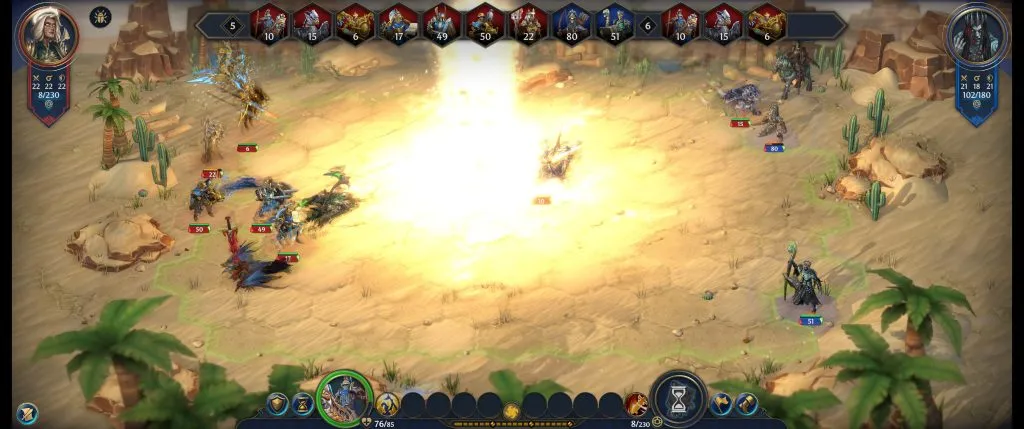The image size is (1024, 429).
Task: Activate the shield defend button
Action: click(x=277, y=404)
